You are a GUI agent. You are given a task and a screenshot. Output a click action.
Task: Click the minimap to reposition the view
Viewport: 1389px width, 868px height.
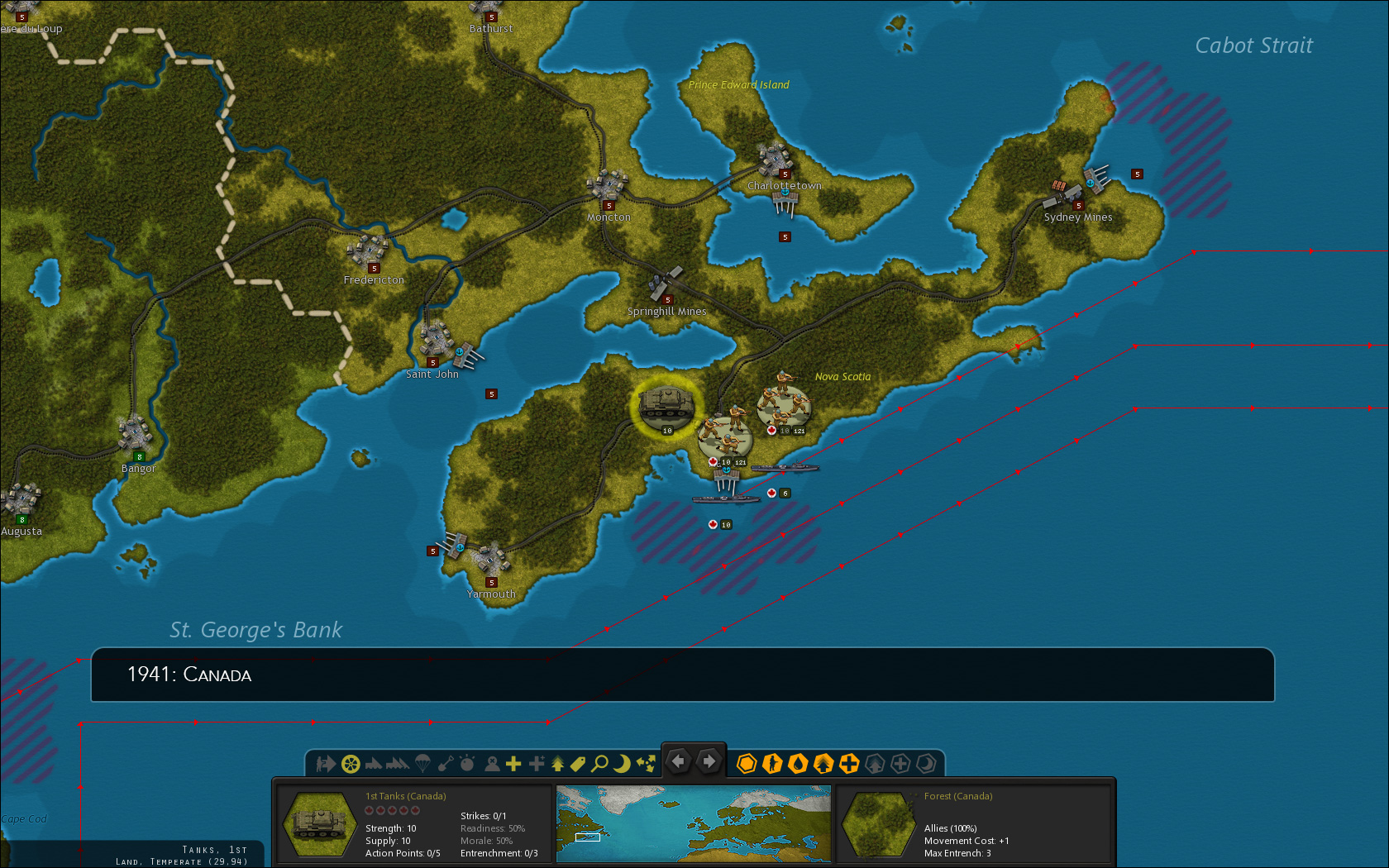coord(693,823)
